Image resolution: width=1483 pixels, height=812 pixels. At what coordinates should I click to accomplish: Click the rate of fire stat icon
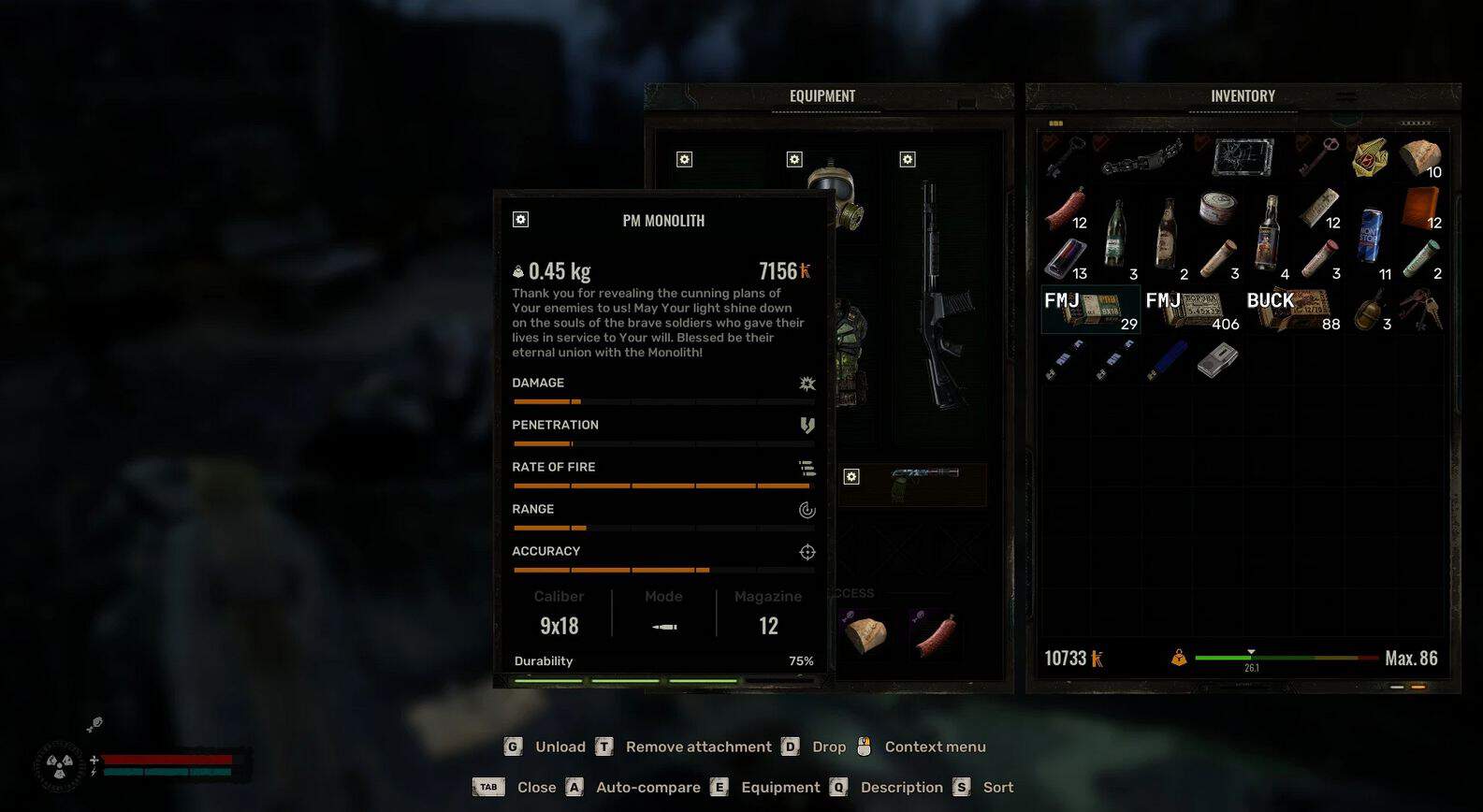coord(806,468)
